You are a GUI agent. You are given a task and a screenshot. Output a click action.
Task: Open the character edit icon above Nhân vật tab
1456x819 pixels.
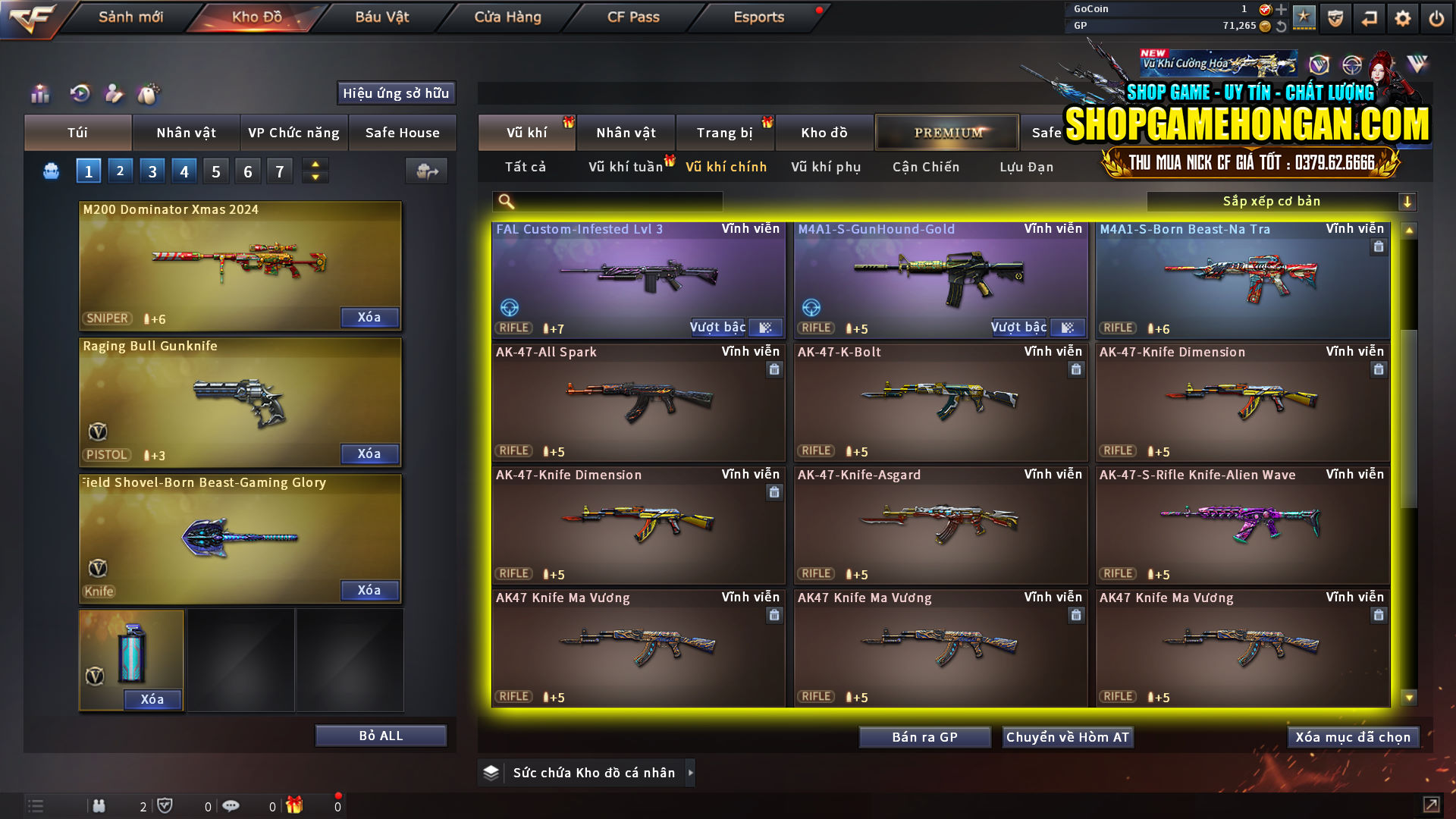[115, 93]
